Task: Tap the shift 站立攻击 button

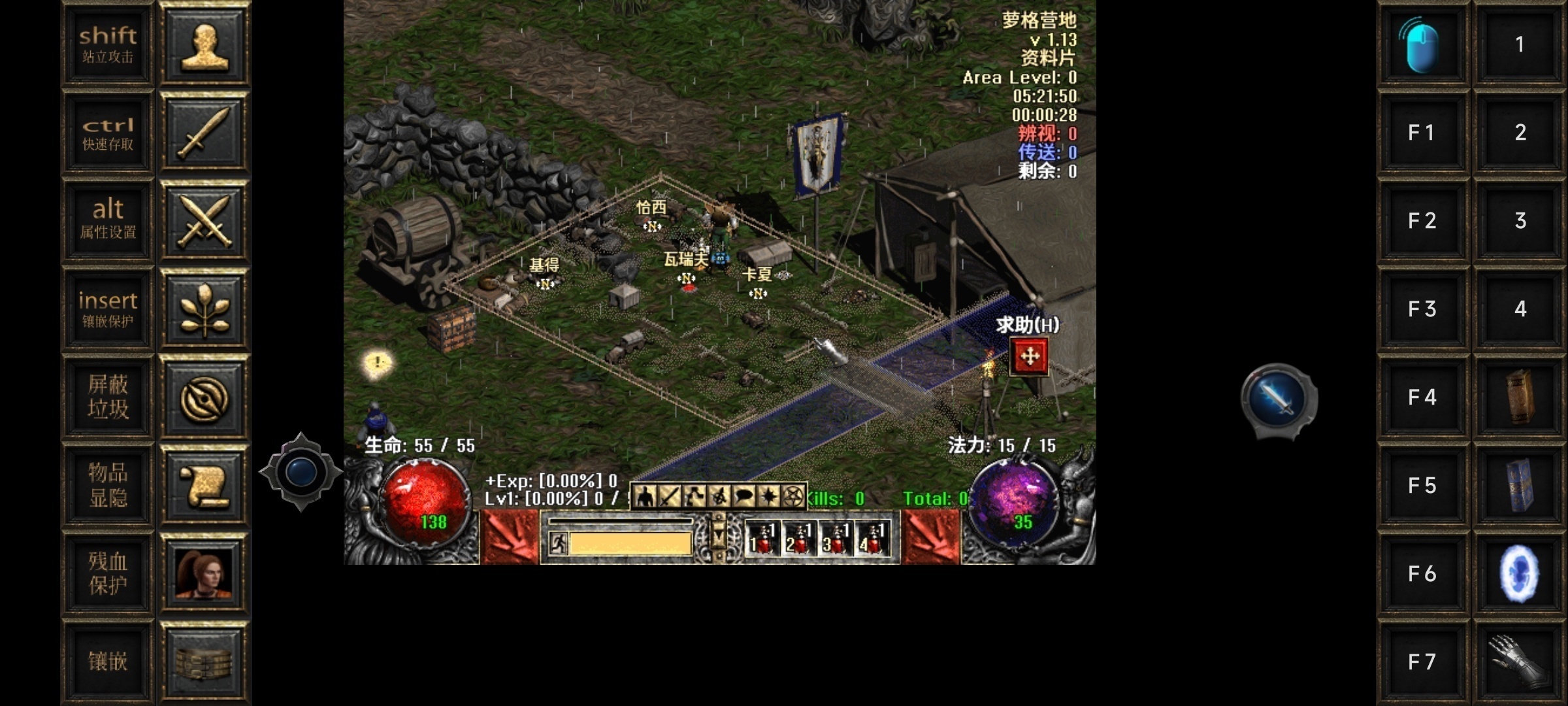Action: click(x=108, y=44)
